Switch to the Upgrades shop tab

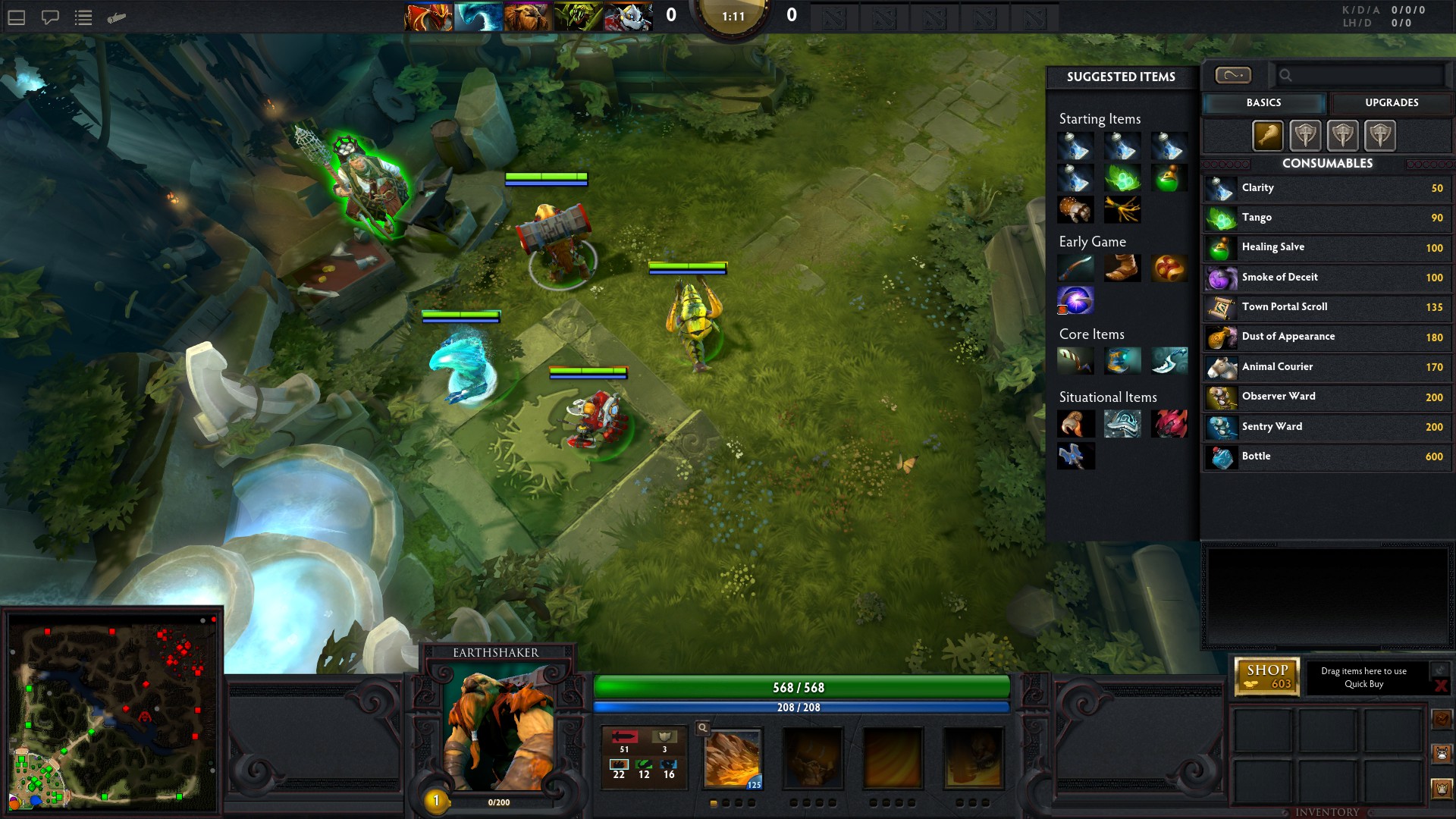(1391, 102)
